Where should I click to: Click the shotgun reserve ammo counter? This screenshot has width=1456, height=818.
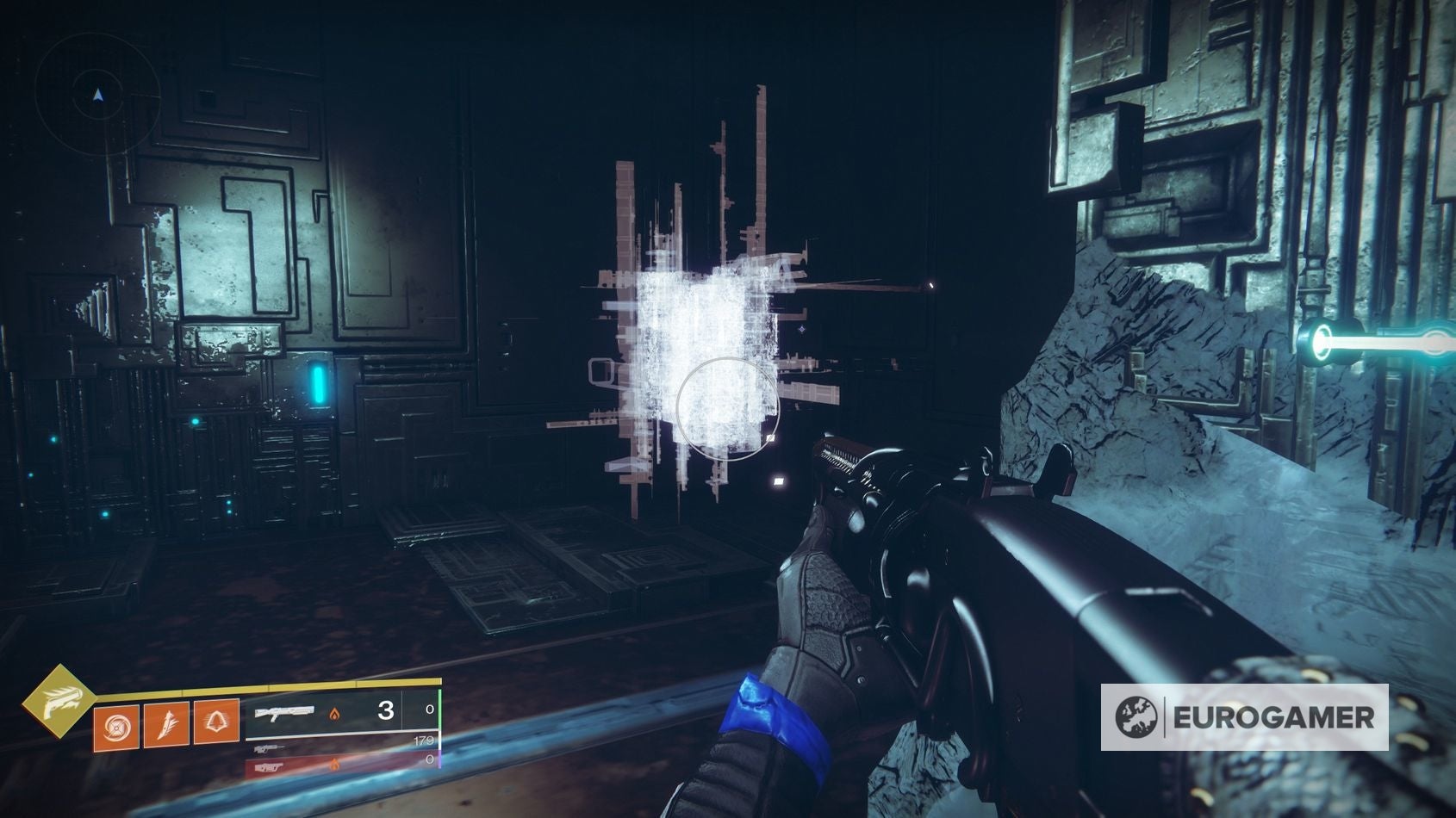tap(429, 710)
